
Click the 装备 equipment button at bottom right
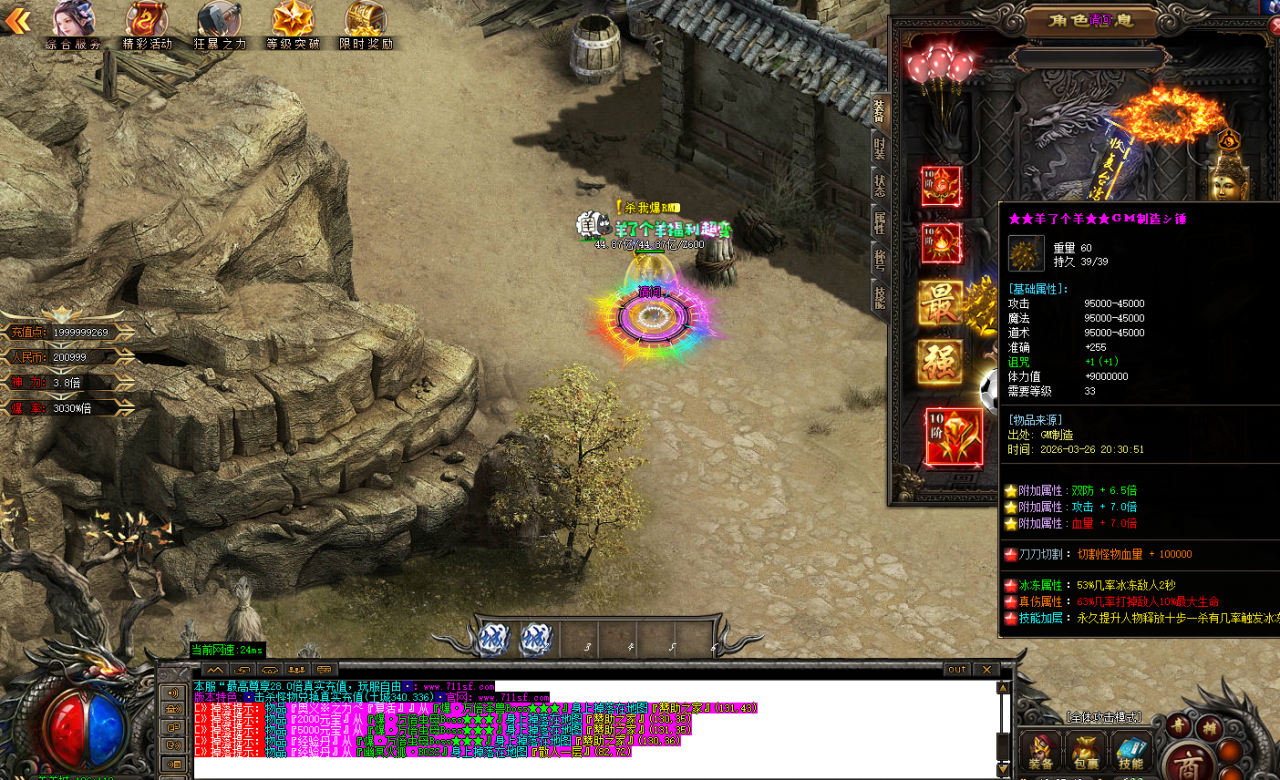coord(1041,752)
